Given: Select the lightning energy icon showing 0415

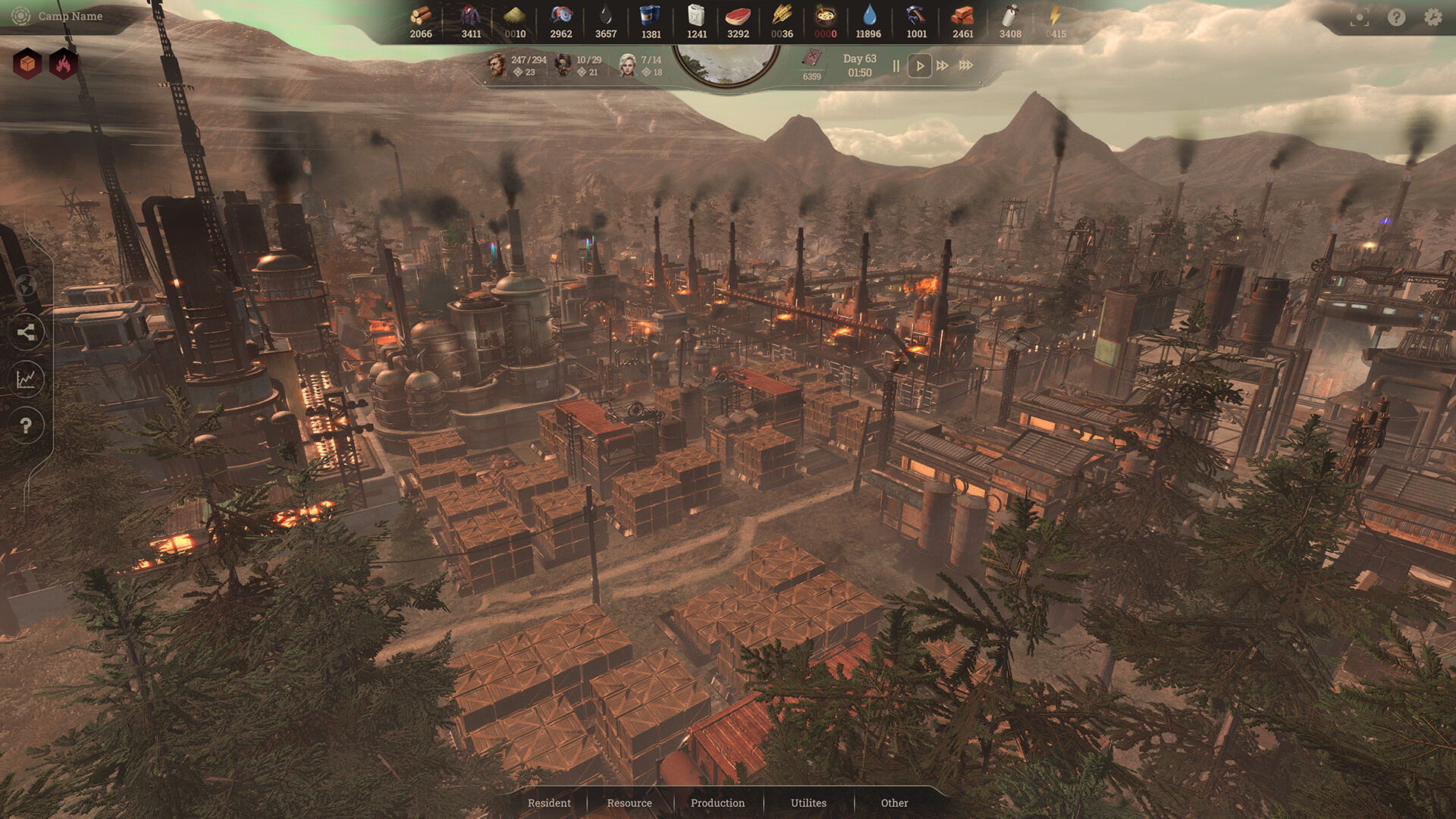Looking at the screenshot, I should coord(1056,17).
